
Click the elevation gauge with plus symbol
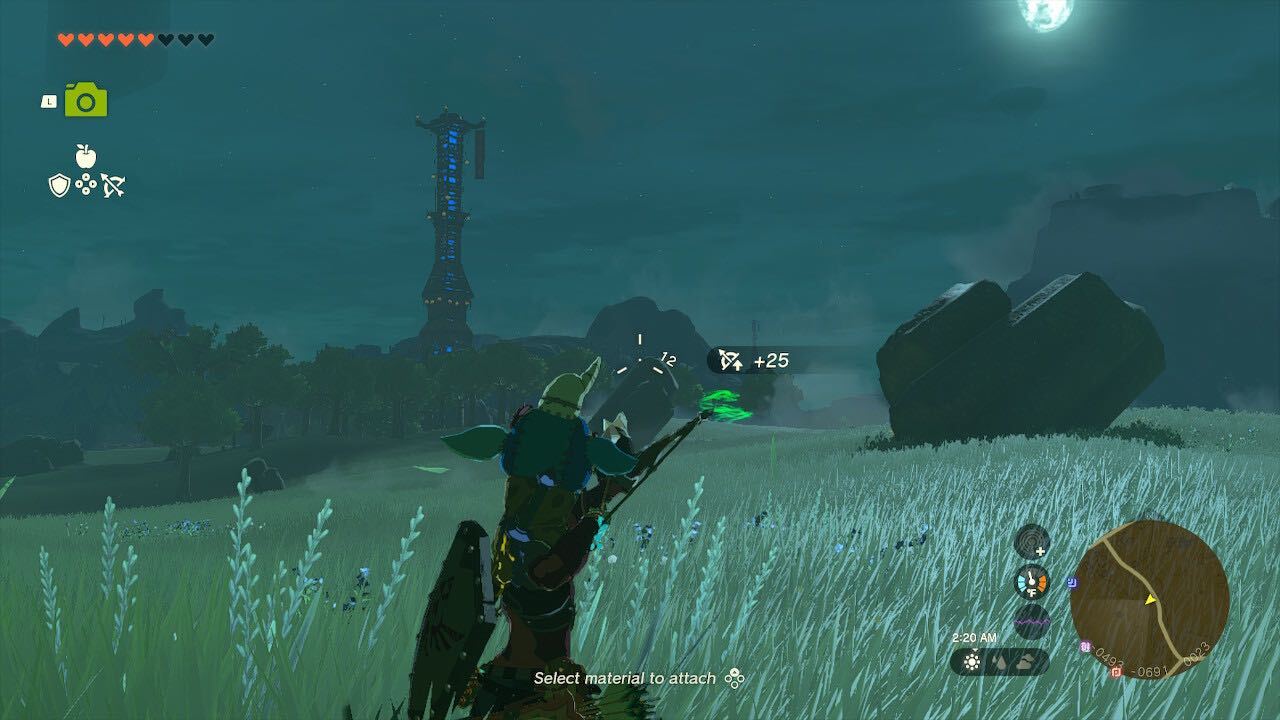pos(1031,543)
